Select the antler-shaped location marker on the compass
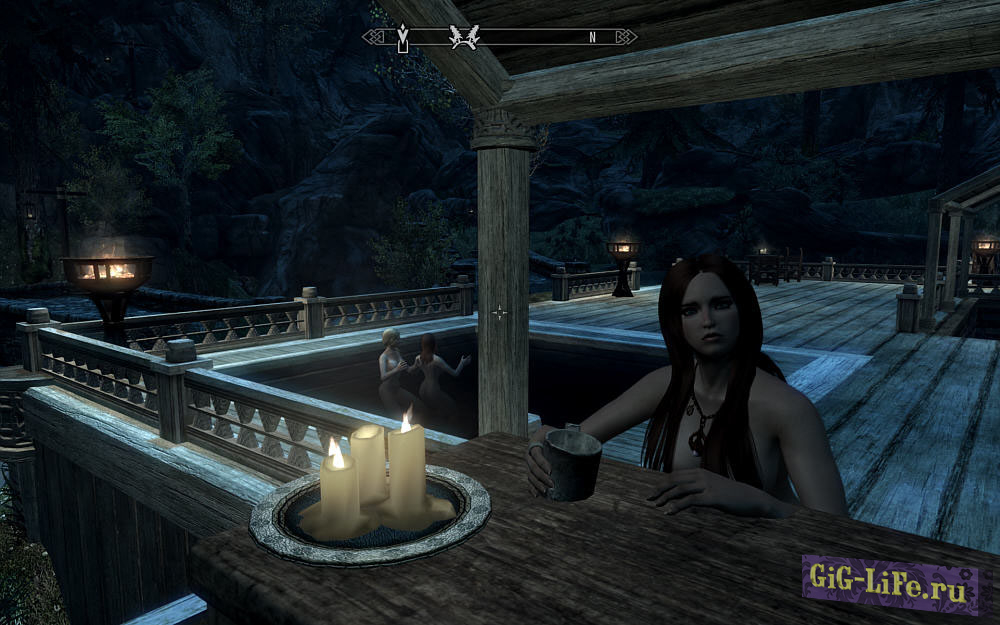 (465, 37)
